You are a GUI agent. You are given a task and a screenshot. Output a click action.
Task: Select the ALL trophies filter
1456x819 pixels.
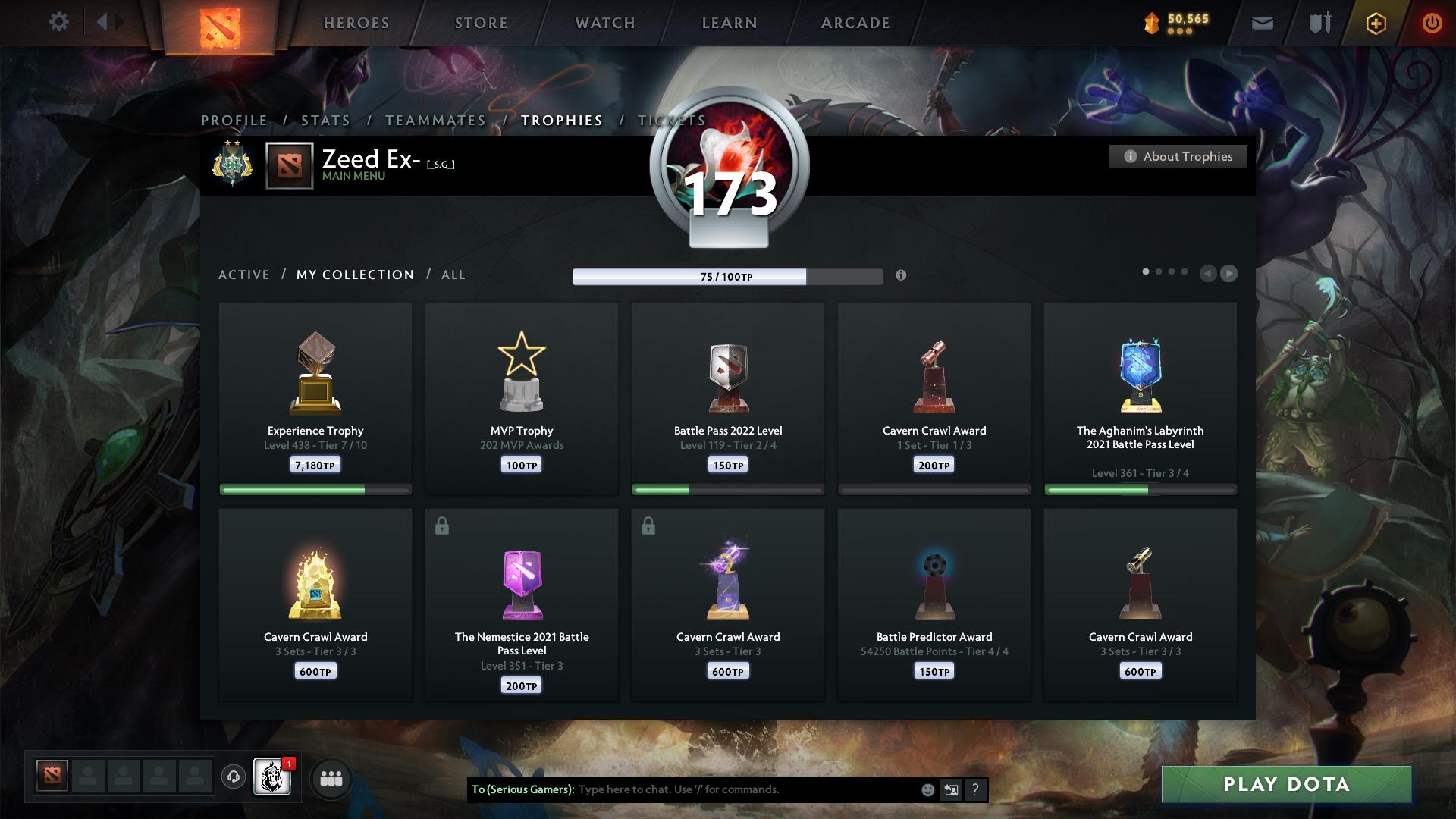453,275
